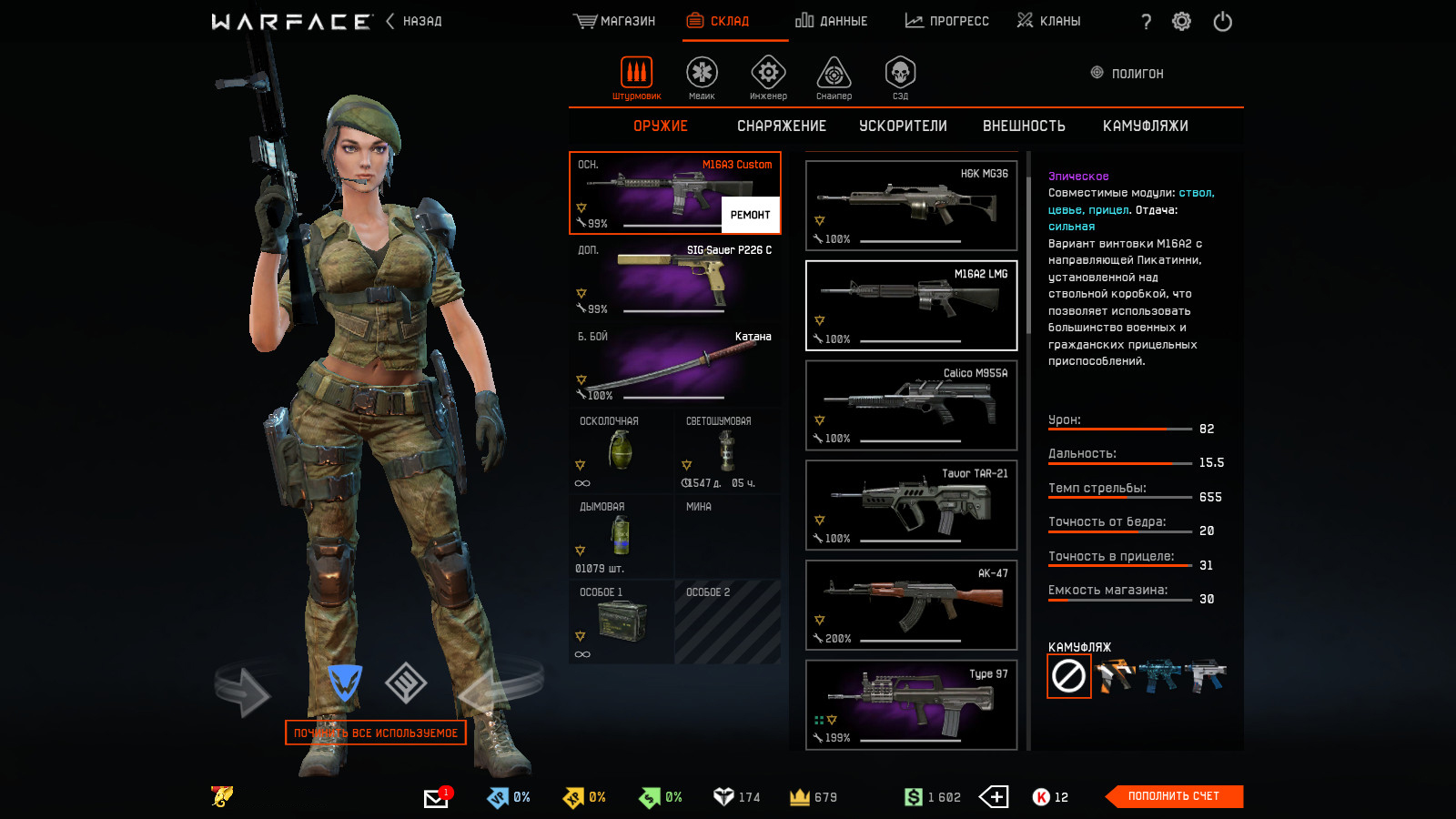
Task: Switch to the Снаряжение tab
Action: tap(782, 126)
